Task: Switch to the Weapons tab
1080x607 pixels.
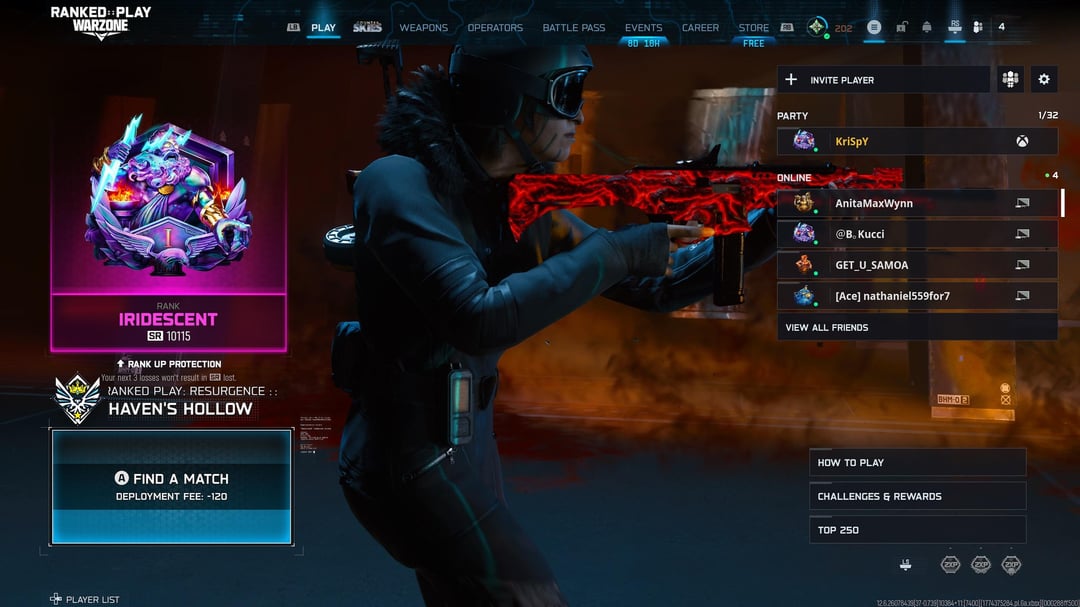Action: tap(424, 28)
